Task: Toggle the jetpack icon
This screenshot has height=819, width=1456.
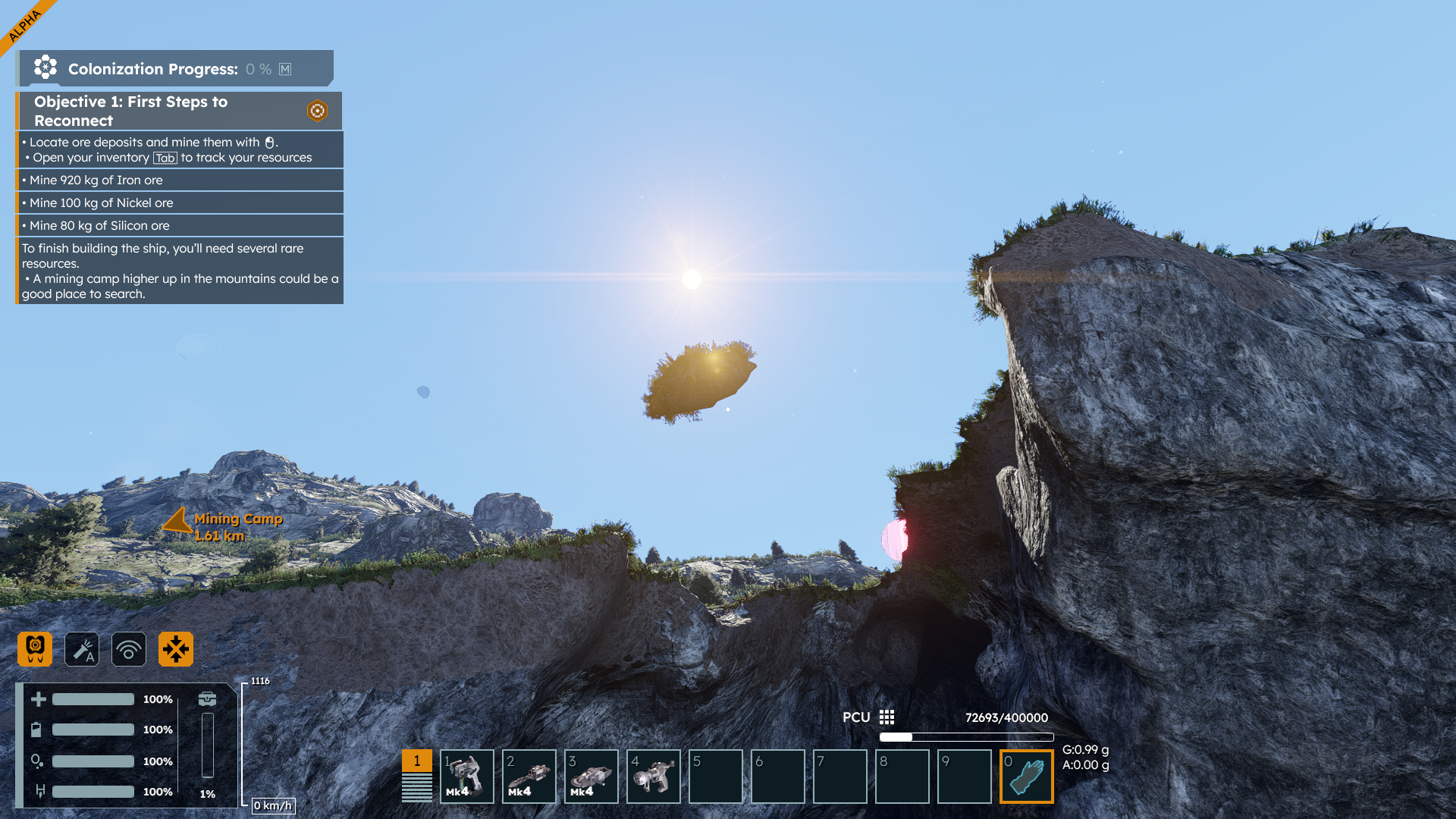Action: (x=35, y=649)
